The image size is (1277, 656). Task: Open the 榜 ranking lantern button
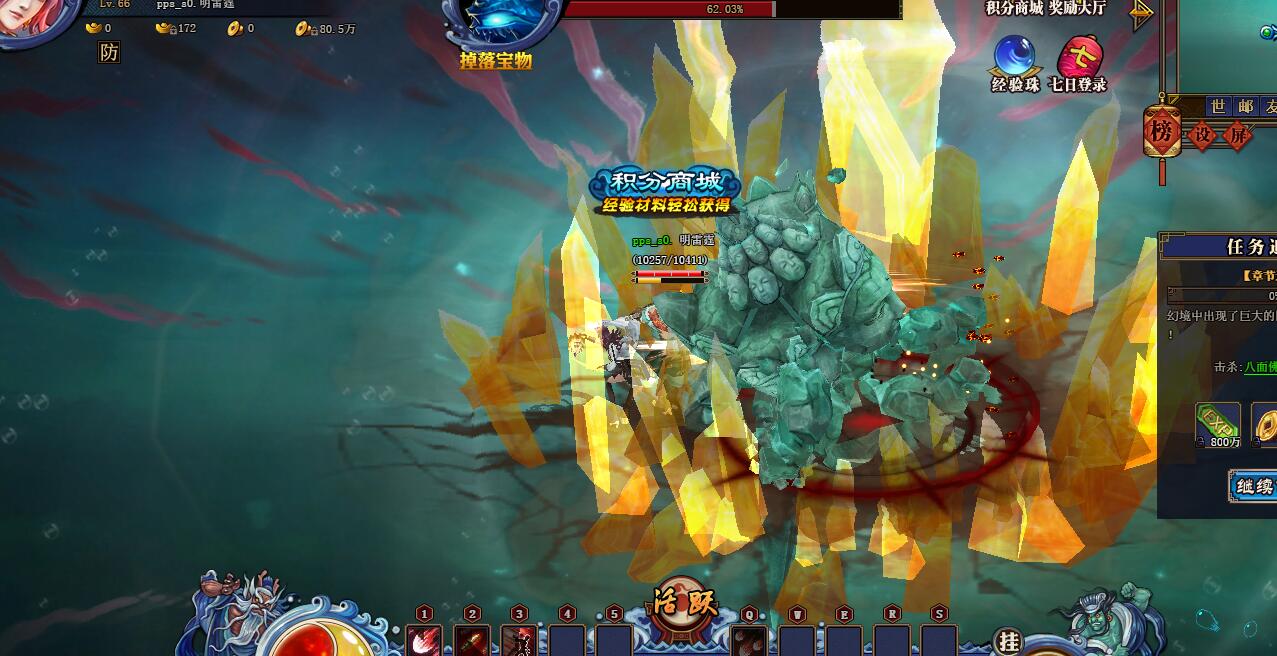pyautogui.click(x=1161, y=132)
